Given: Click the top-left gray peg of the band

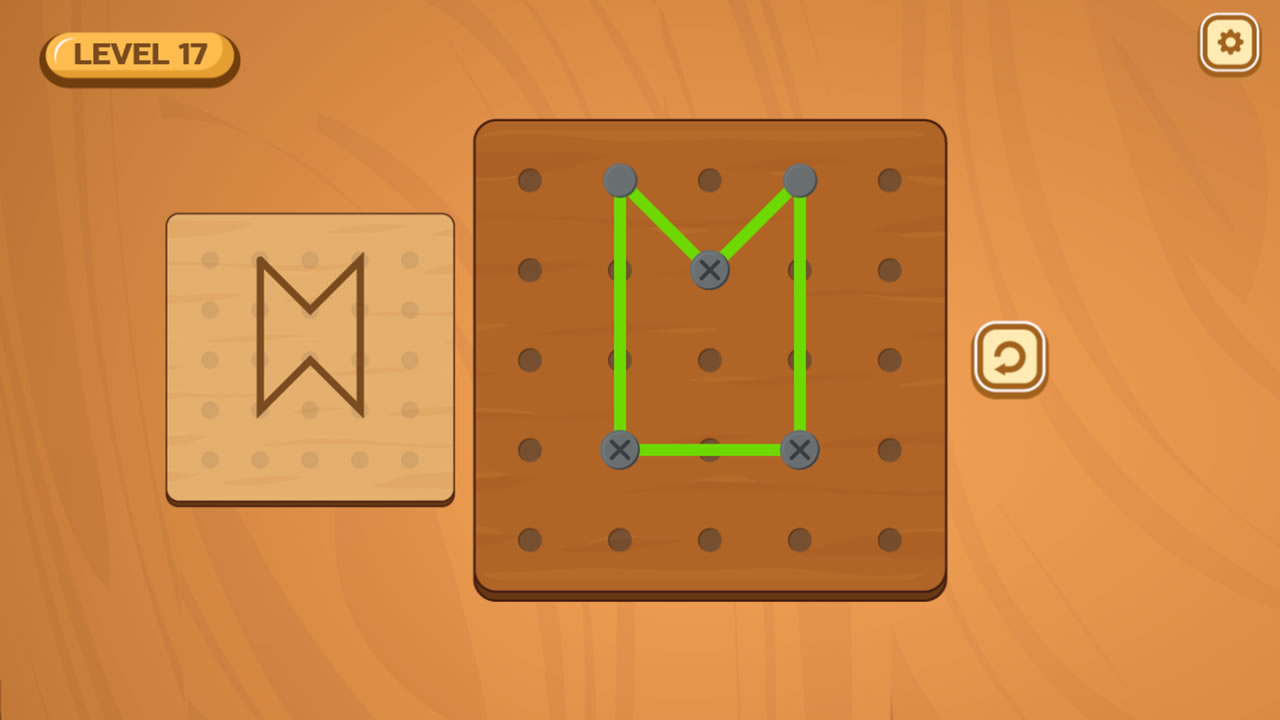Looking at the screenshot, I should tap(620, 180).
